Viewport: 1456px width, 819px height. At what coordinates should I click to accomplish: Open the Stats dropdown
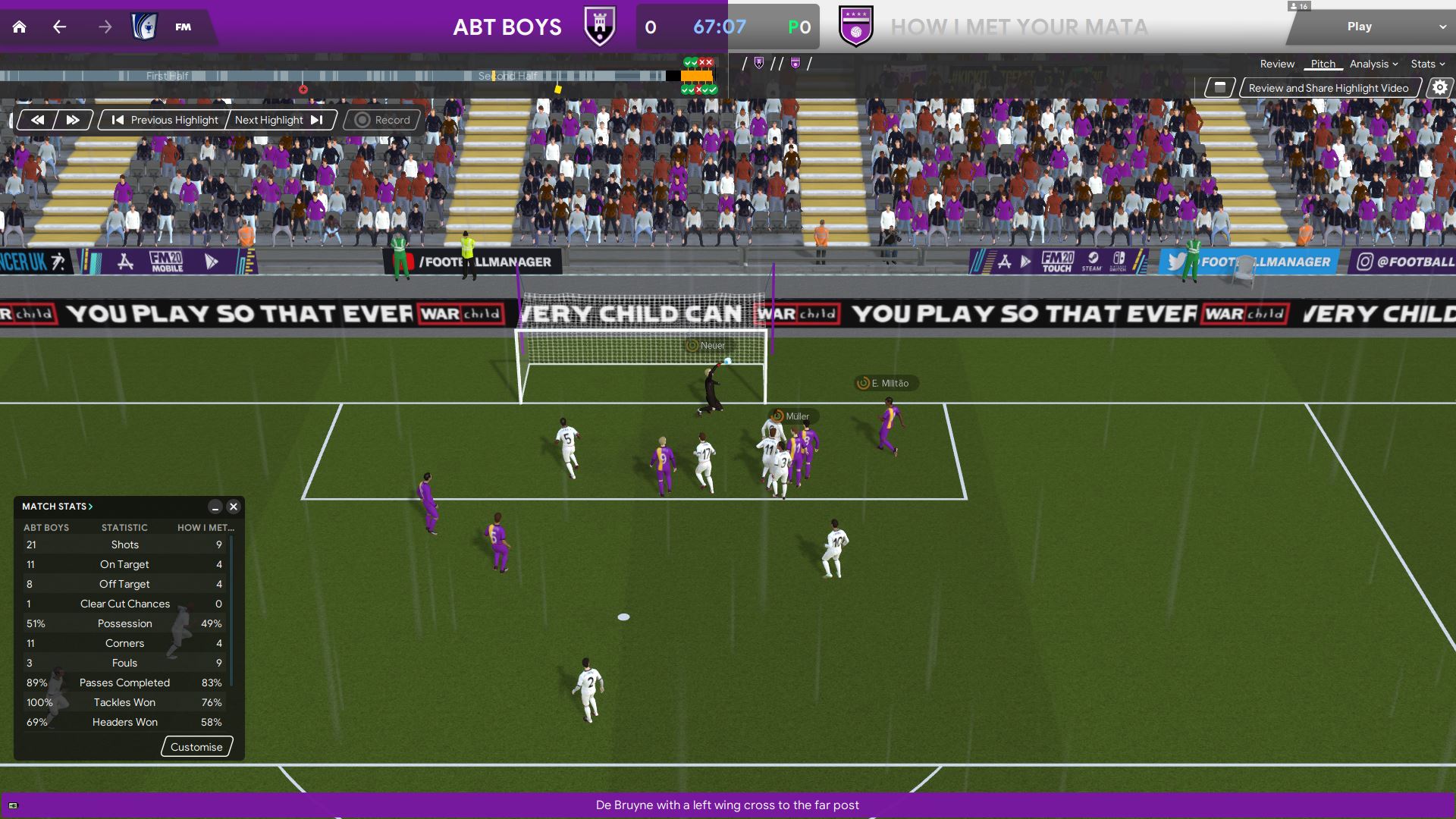pyautogui.click(x=1427, y=64)
